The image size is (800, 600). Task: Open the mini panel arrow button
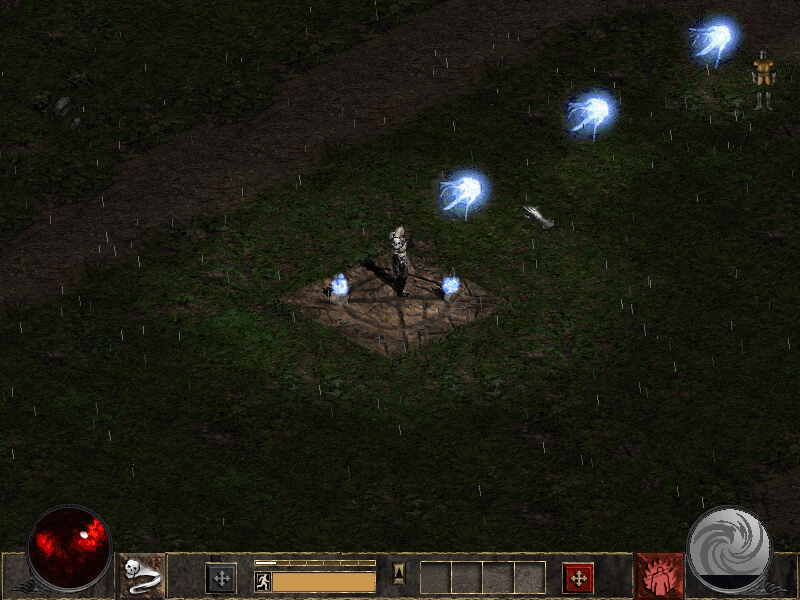[x=398, y=574]
